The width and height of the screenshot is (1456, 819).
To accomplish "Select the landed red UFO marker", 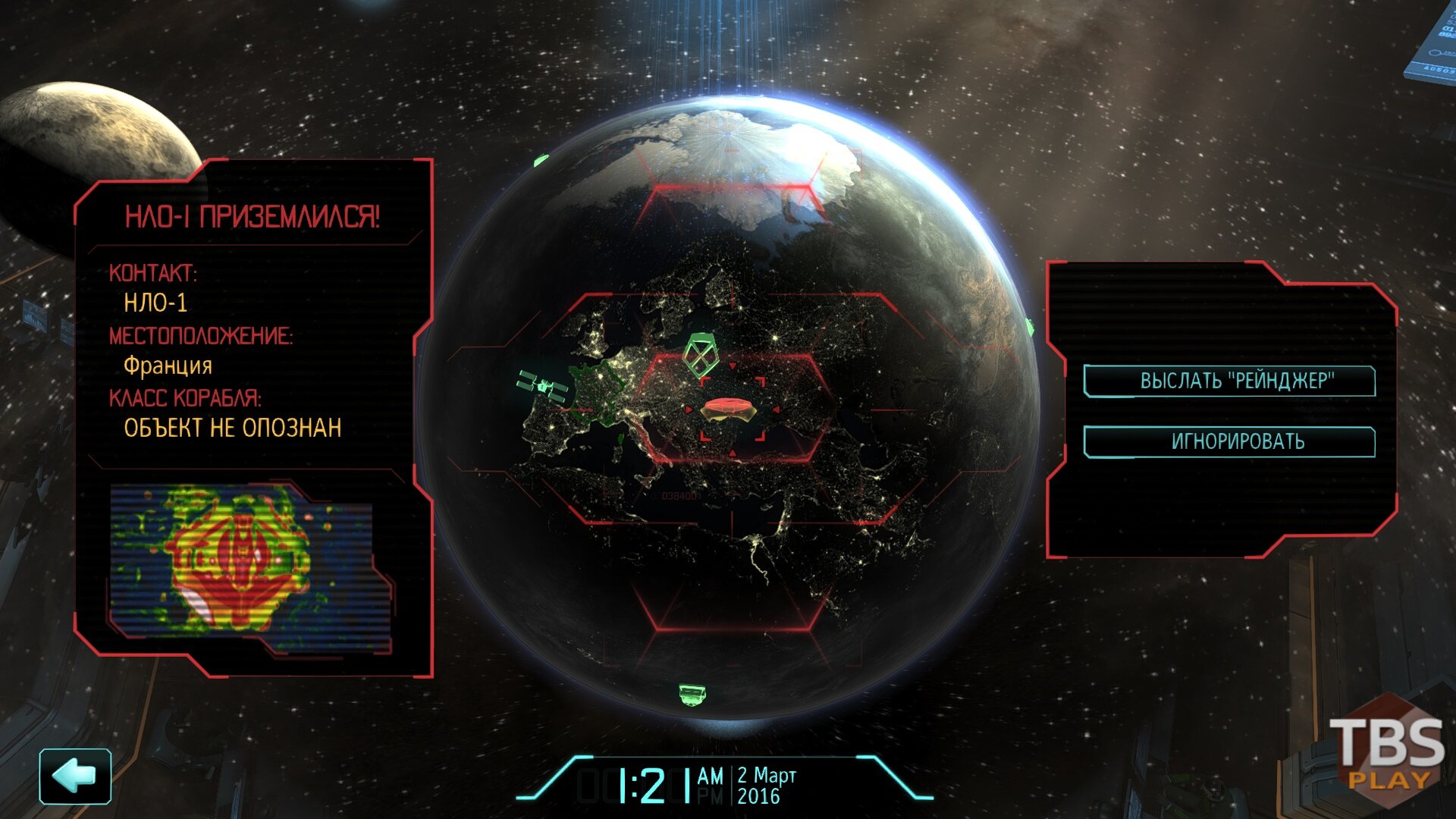I will pos(729,408).
